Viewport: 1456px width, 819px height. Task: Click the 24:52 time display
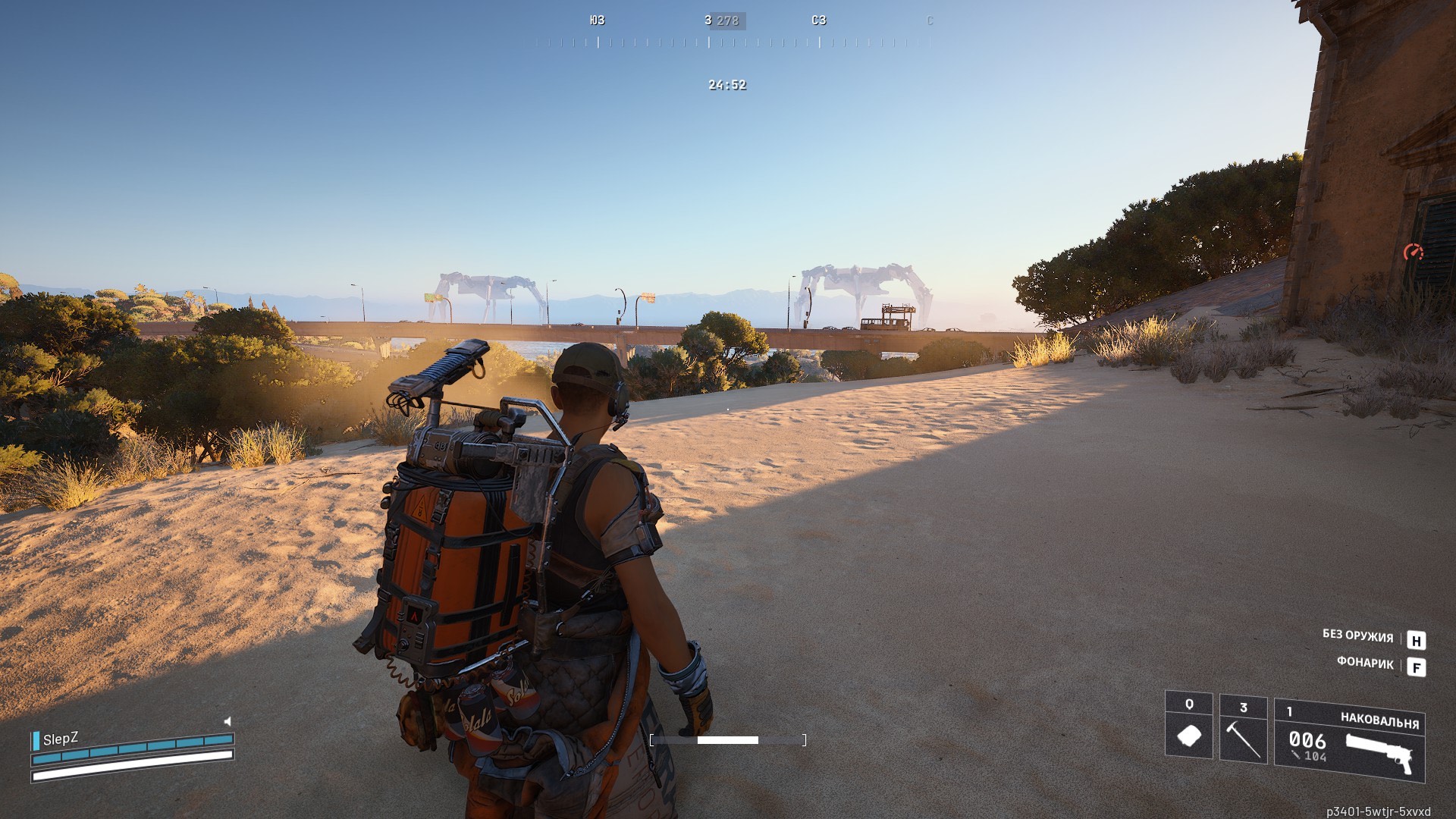point(726,86)
